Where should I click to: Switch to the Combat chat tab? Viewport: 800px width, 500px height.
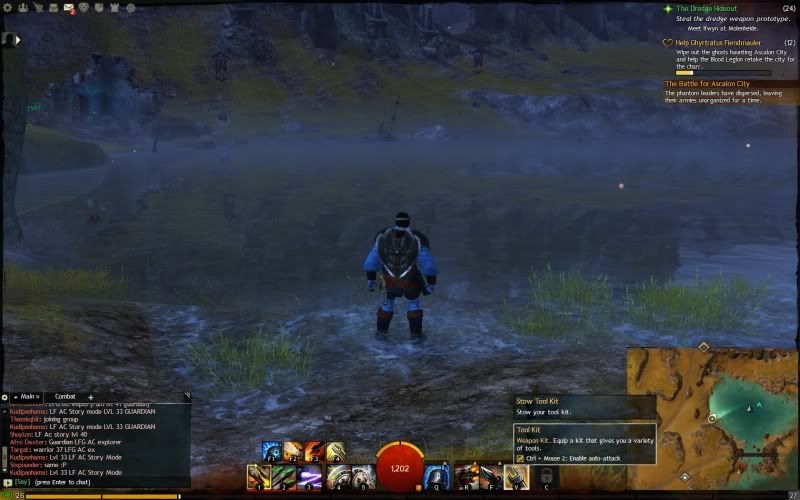point(65,397)
